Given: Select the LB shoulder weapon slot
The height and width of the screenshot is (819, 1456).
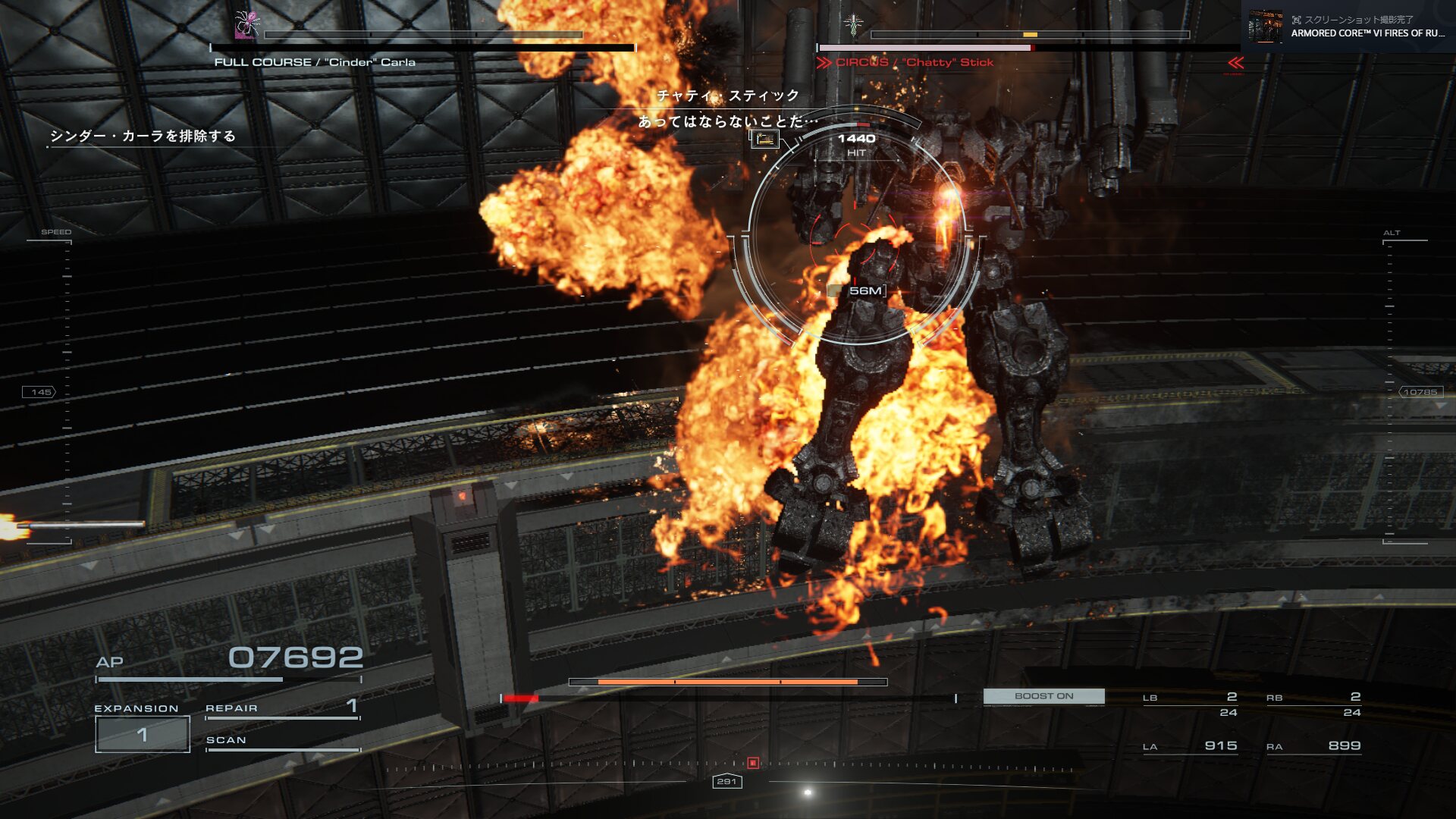Looking at the screenshot, I should point(1190,704).
